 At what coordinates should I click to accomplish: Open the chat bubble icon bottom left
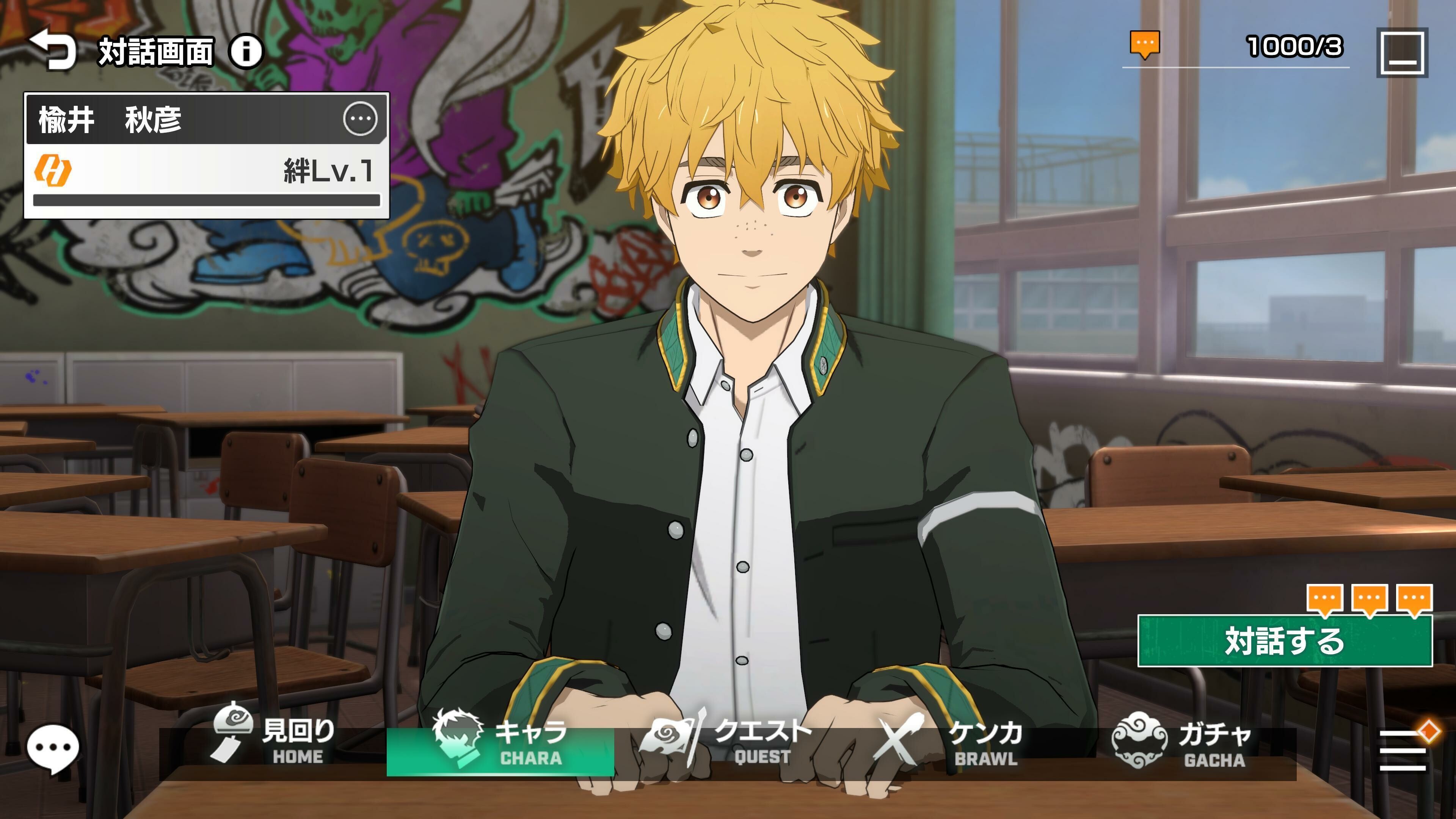pyautogui.click(x=54, y=746)
